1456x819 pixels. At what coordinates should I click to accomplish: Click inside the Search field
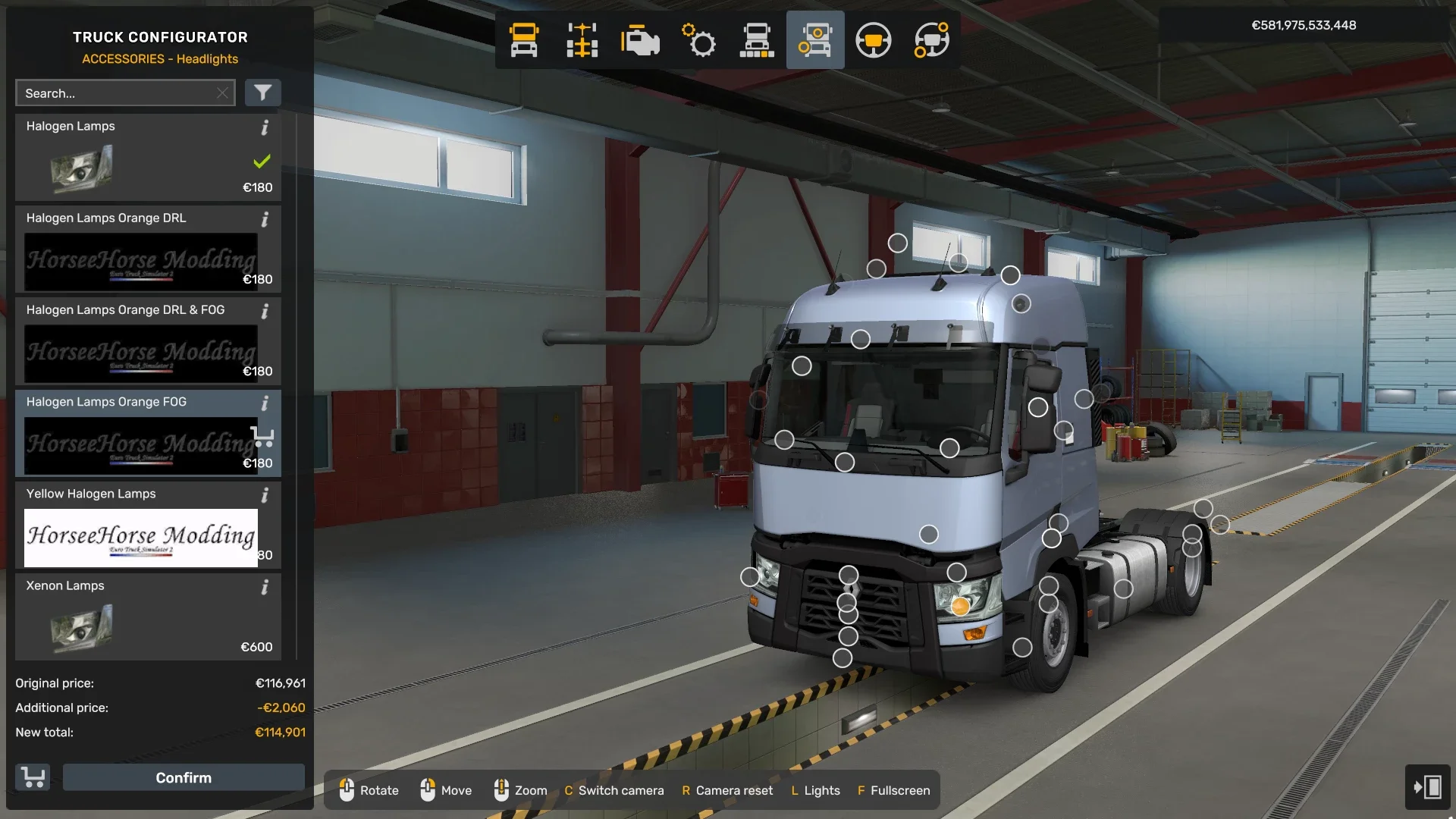pyautogui.click(x=114, y=93)
